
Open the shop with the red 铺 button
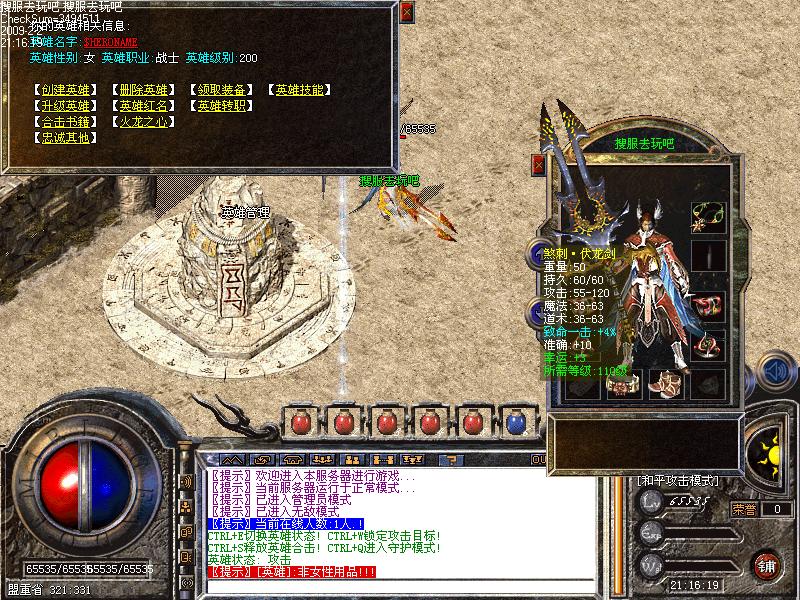tap(767, 563)
